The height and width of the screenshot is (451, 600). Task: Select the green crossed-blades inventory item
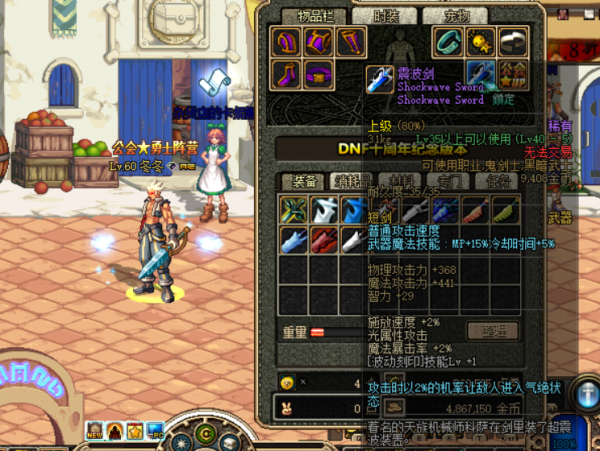pyautogui.click(x=293, y=209)
